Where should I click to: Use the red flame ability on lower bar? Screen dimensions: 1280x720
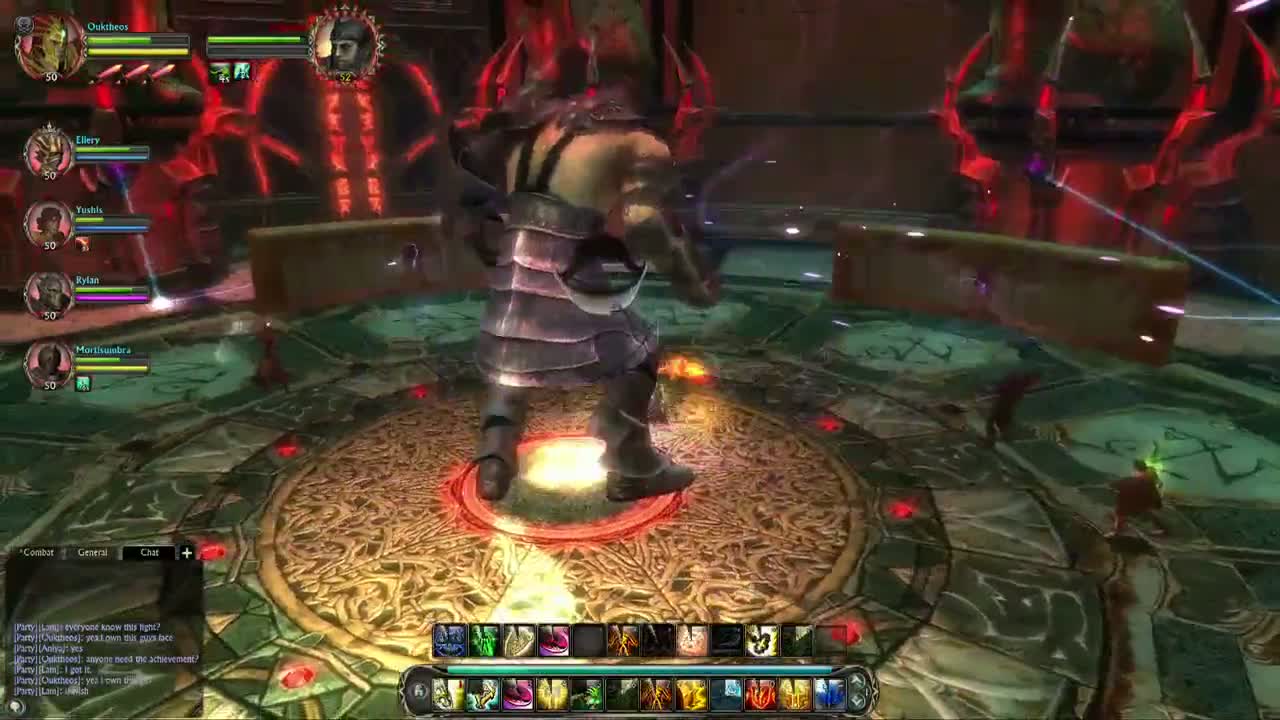click(x=760, y=693)
